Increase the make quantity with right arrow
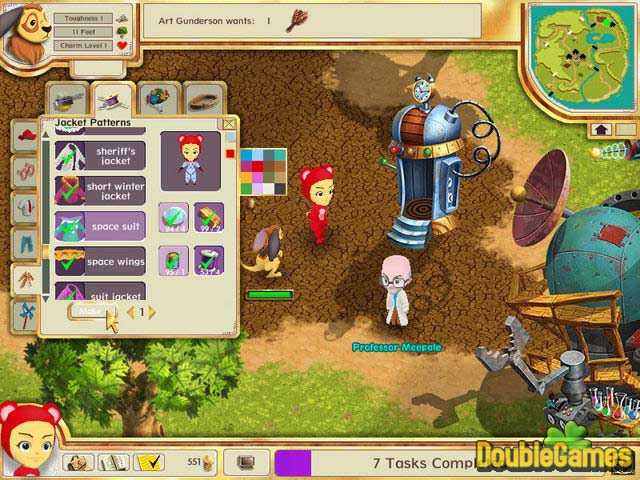Viewport: 640px width, 480px height. [x=152, y=312]
